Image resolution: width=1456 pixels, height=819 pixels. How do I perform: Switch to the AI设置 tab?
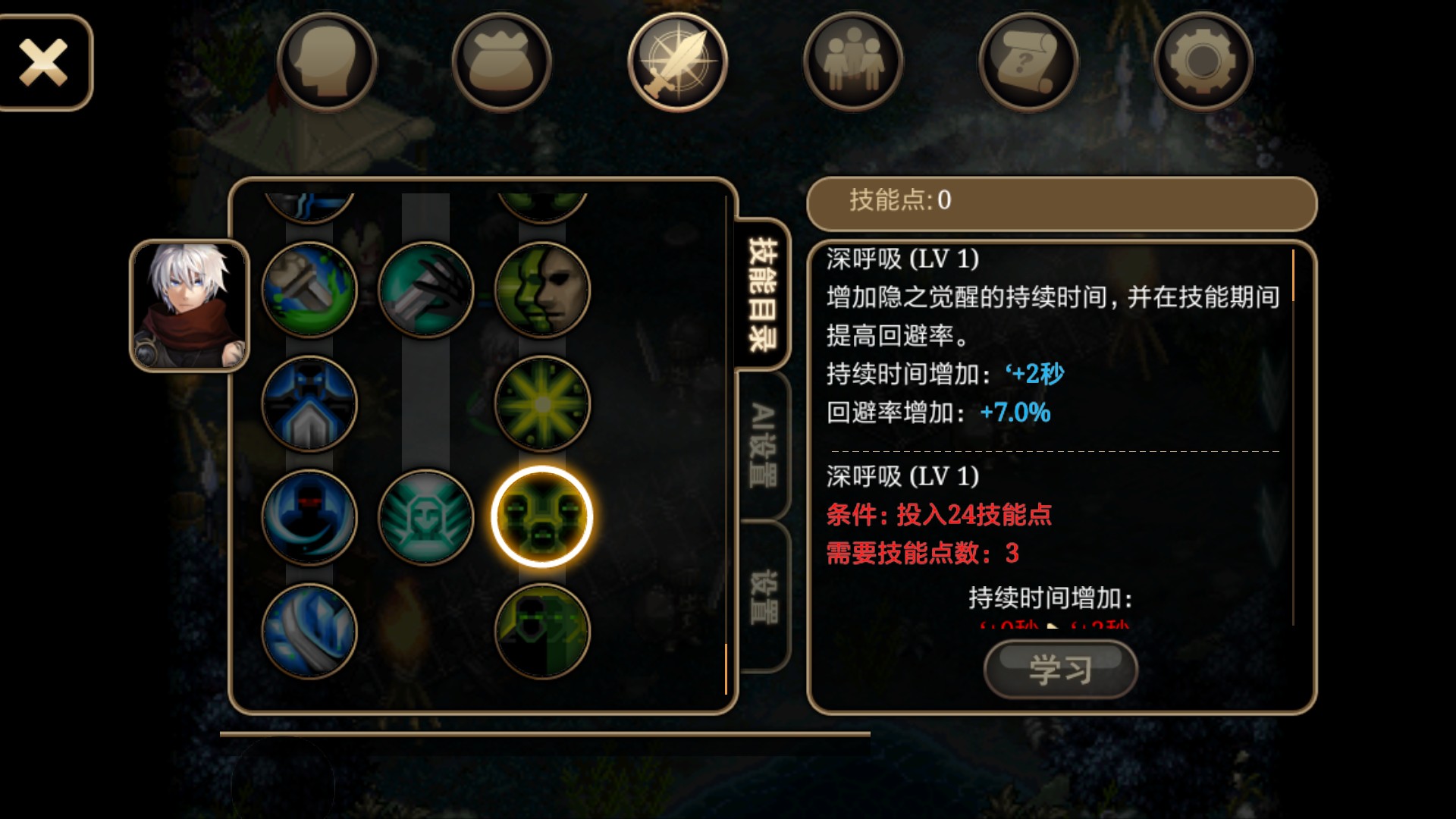(x=762, y=445)
